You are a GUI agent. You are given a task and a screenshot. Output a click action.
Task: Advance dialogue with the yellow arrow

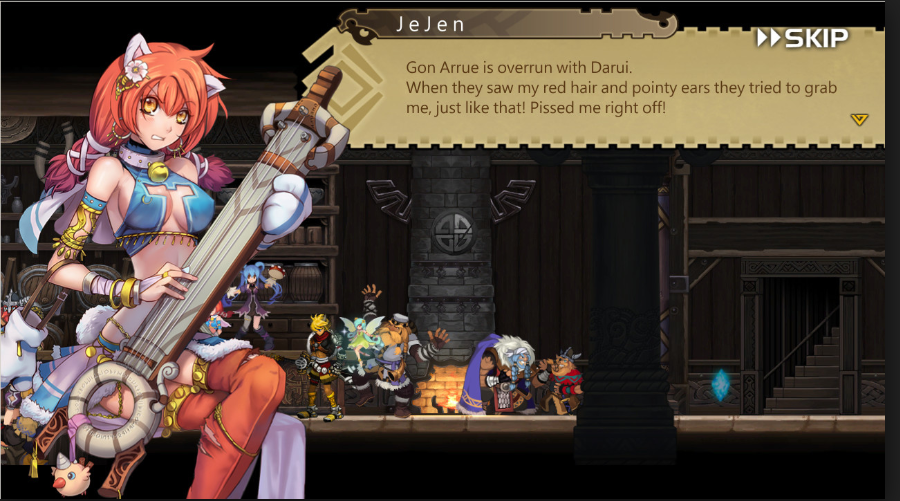click(859, 119)
